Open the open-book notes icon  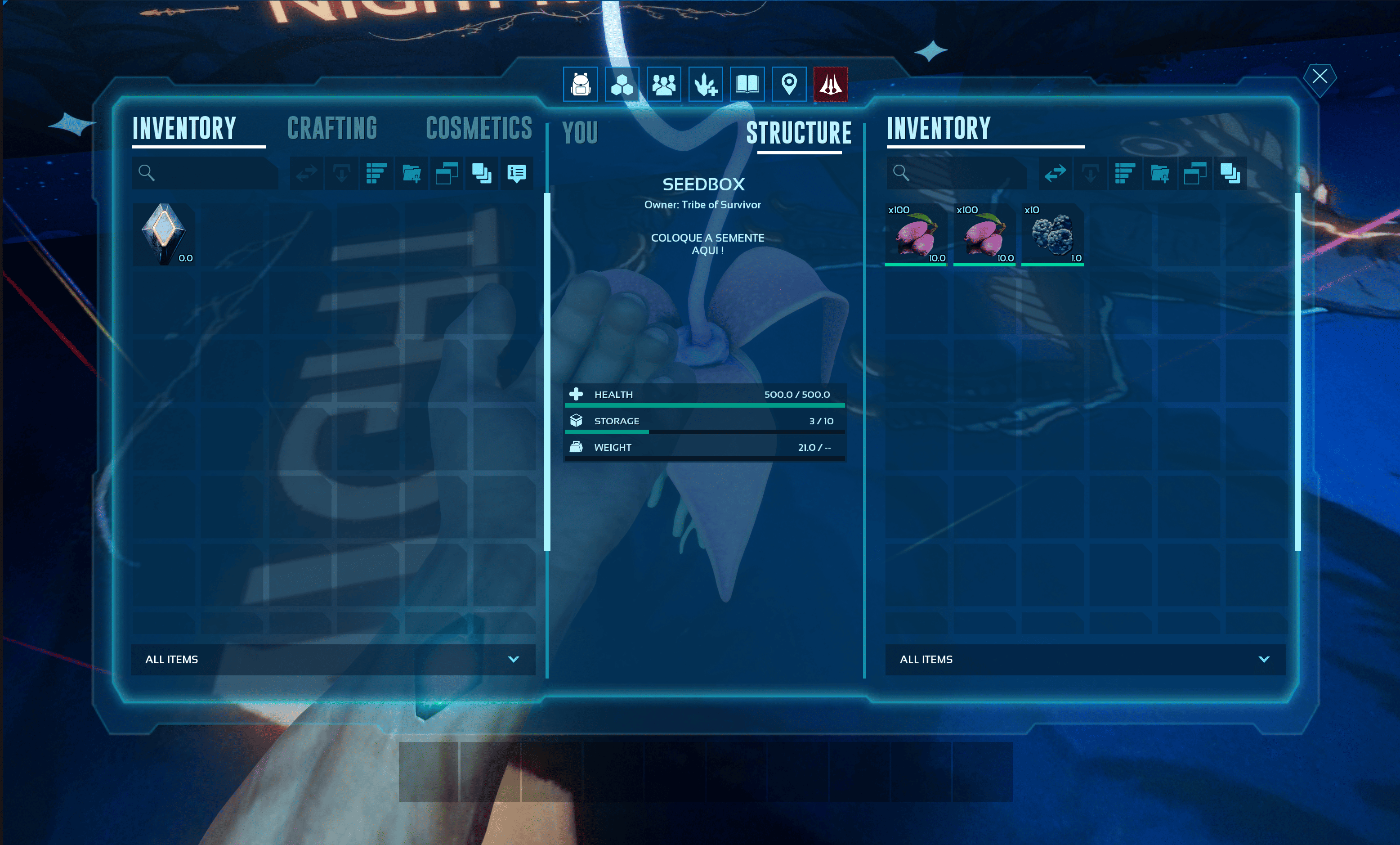[x=747, y=85]
